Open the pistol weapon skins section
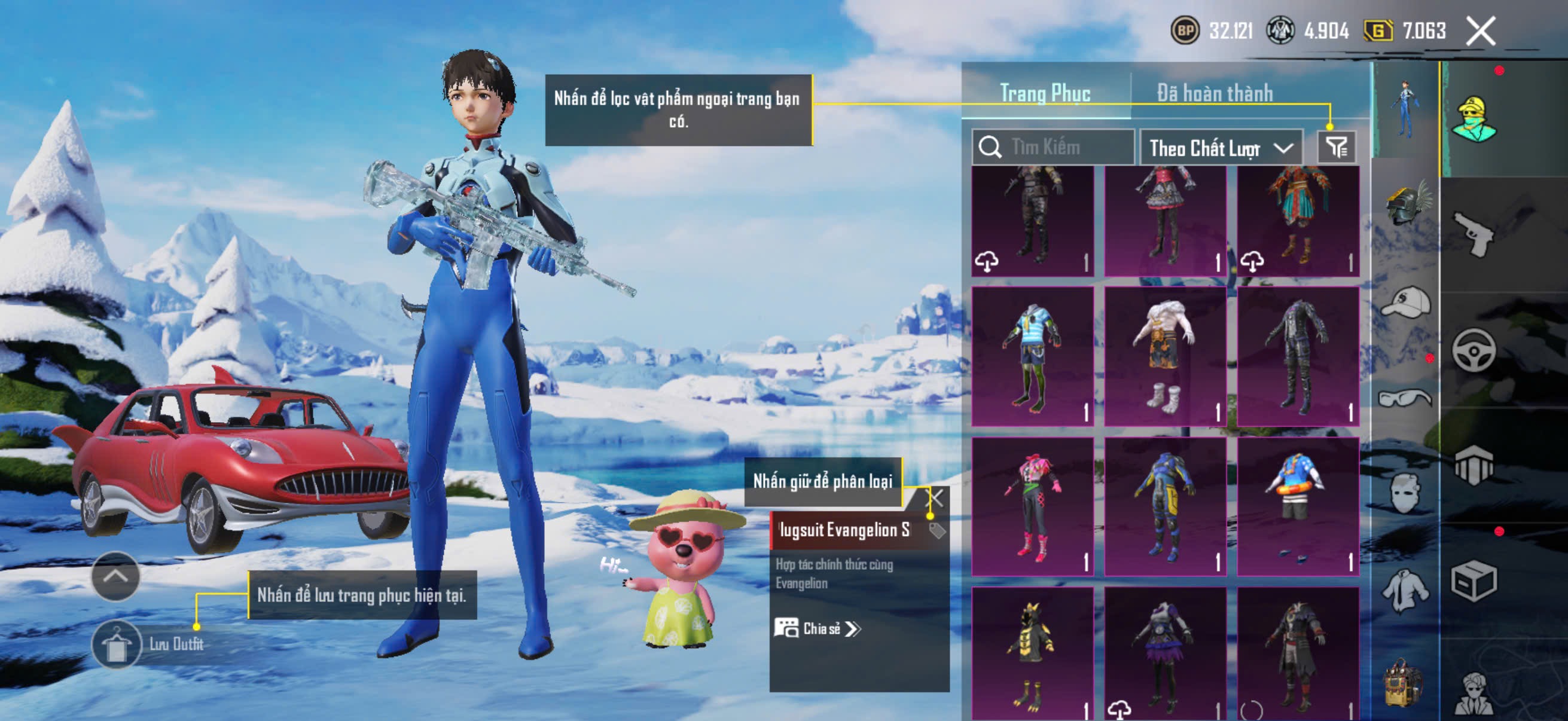The image size is (1568, 721). (x=1474, y=234)
